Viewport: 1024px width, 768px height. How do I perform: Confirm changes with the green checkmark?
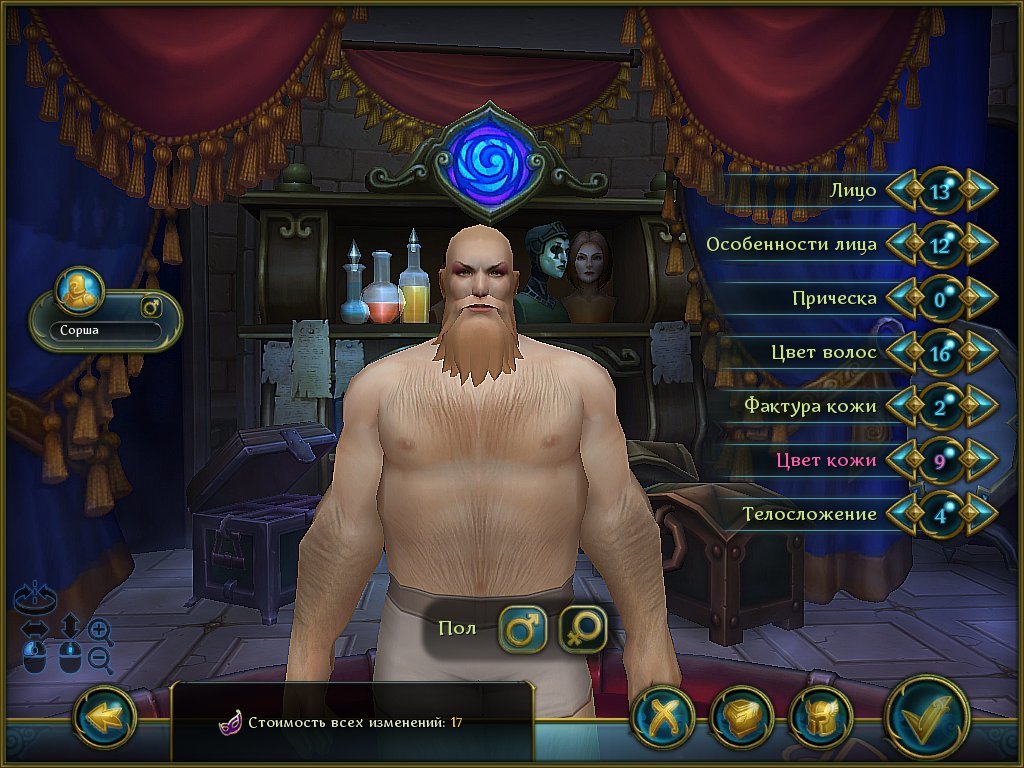click(926, 716)
